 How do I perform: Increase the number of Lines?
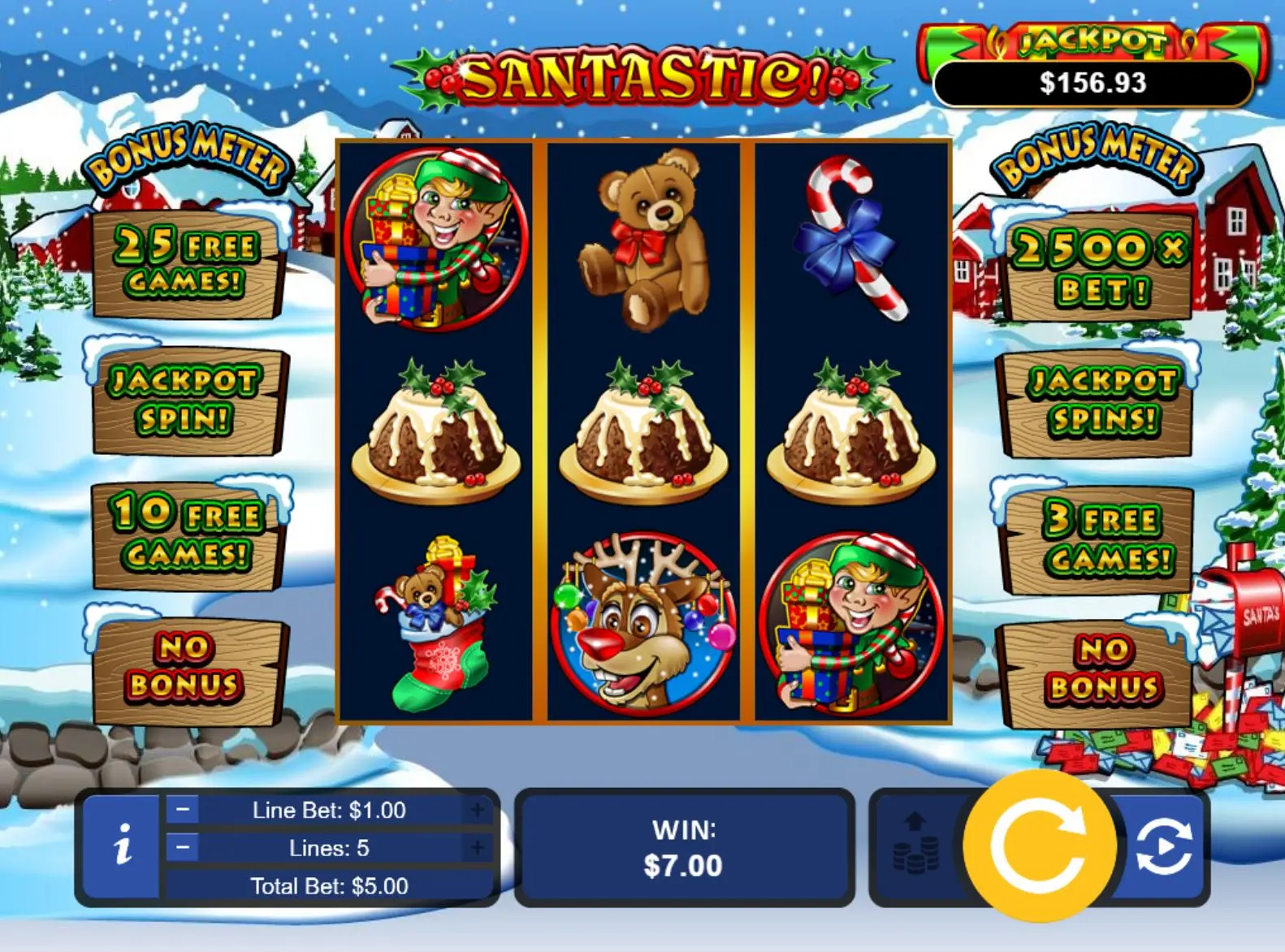pyautogui.click(x=478, y=848)
